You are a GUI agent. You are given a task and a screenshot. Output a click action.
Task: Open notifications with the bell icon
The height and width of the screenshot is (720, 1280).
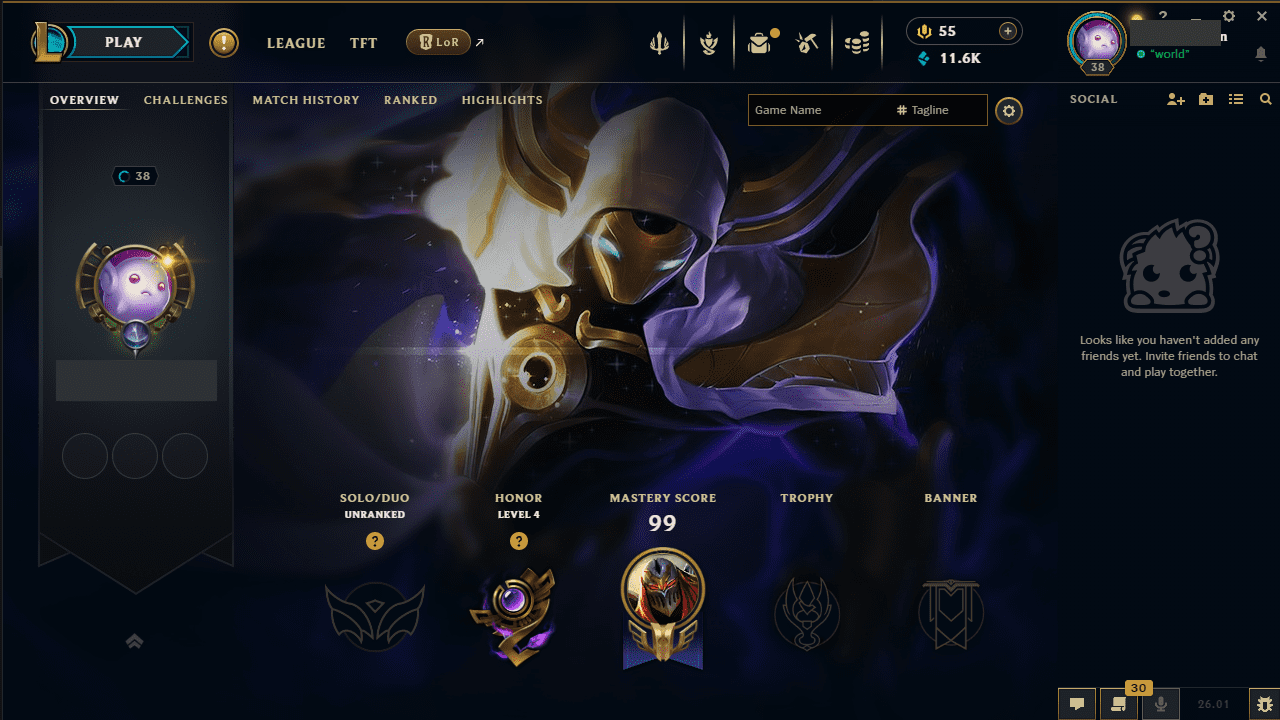tap(1261, 55)
